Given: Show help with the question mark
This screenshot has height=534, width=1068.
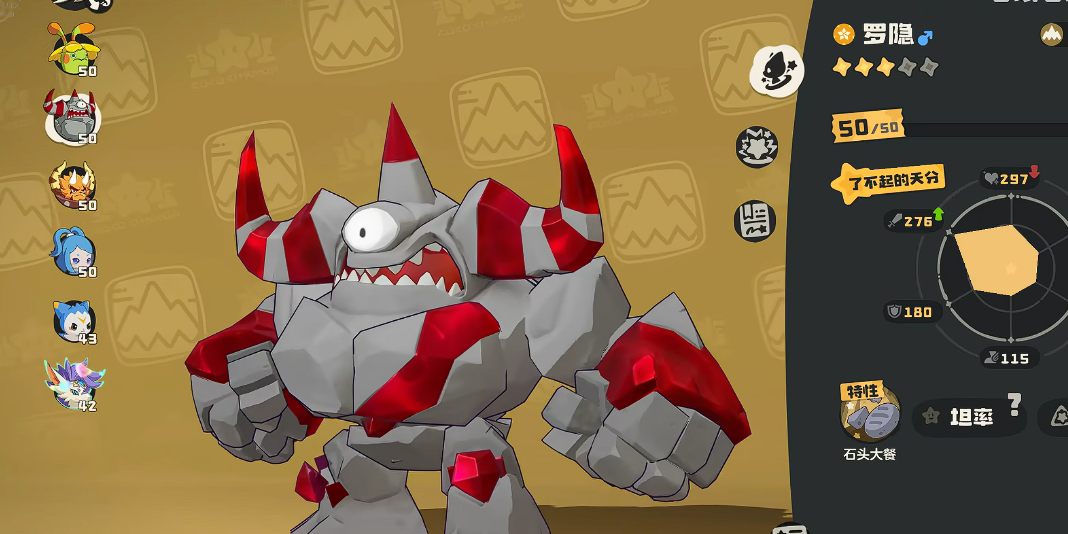Looking at the screenshot, I should [x=1014, y=404].
